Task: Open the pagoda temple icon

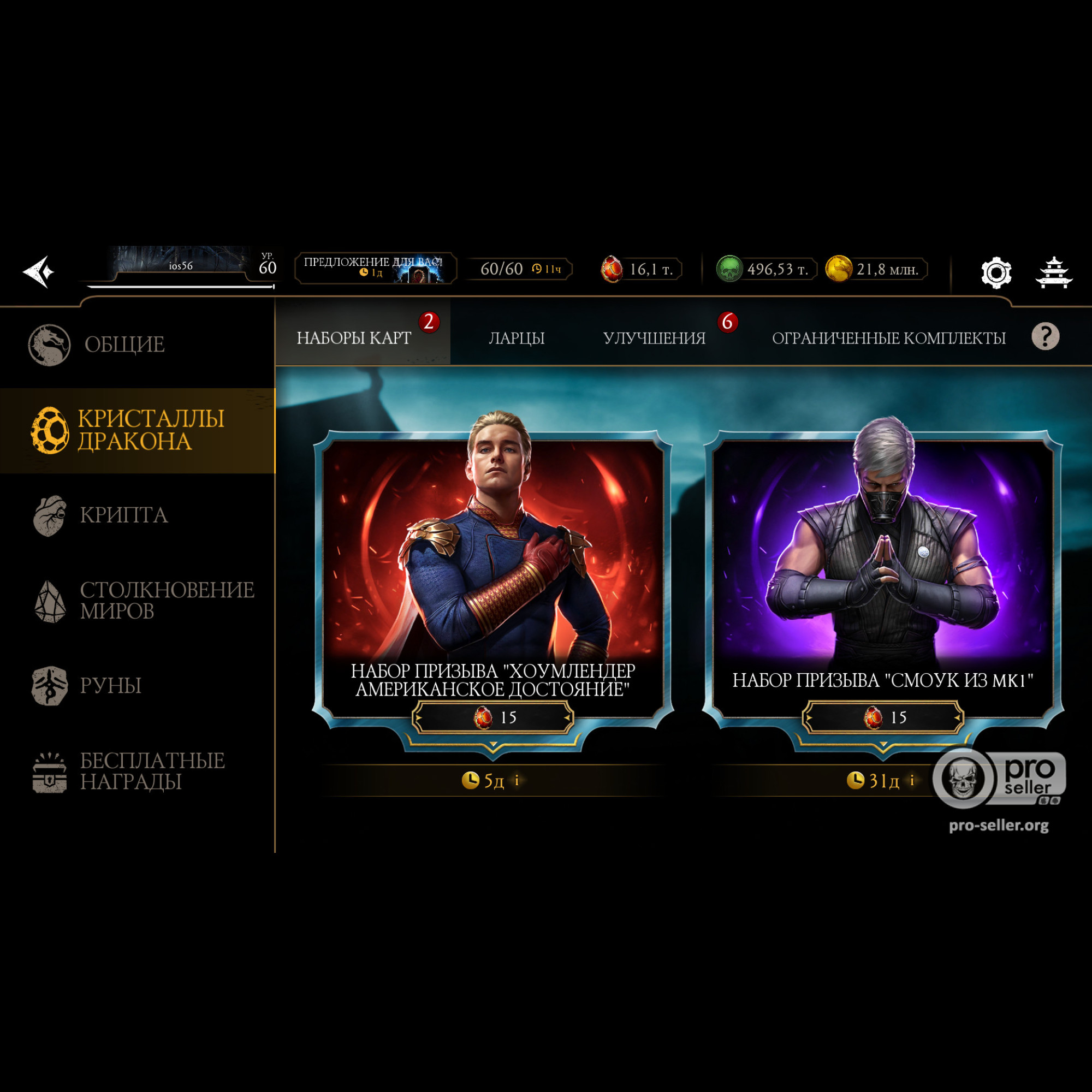Action: coord(1054,273)
